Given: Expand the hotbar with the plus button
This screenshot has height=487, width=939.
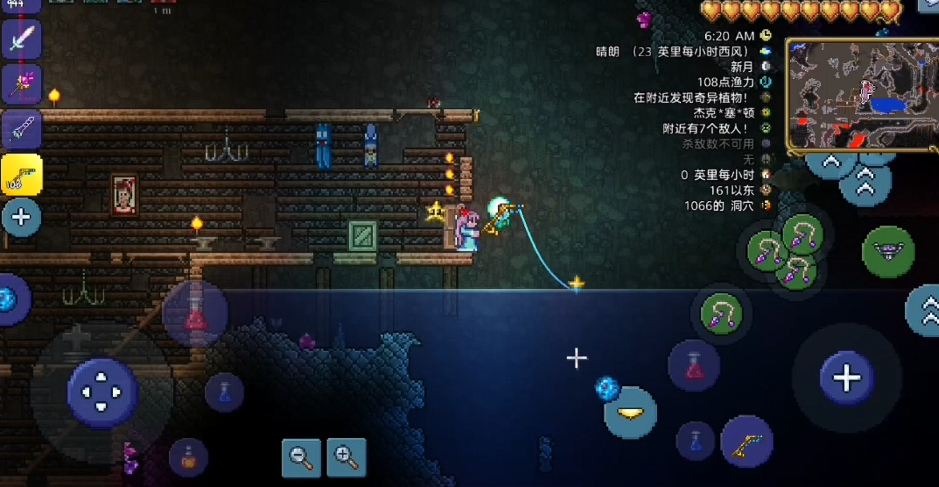Looking at the screenshot, I should (21, 217).
